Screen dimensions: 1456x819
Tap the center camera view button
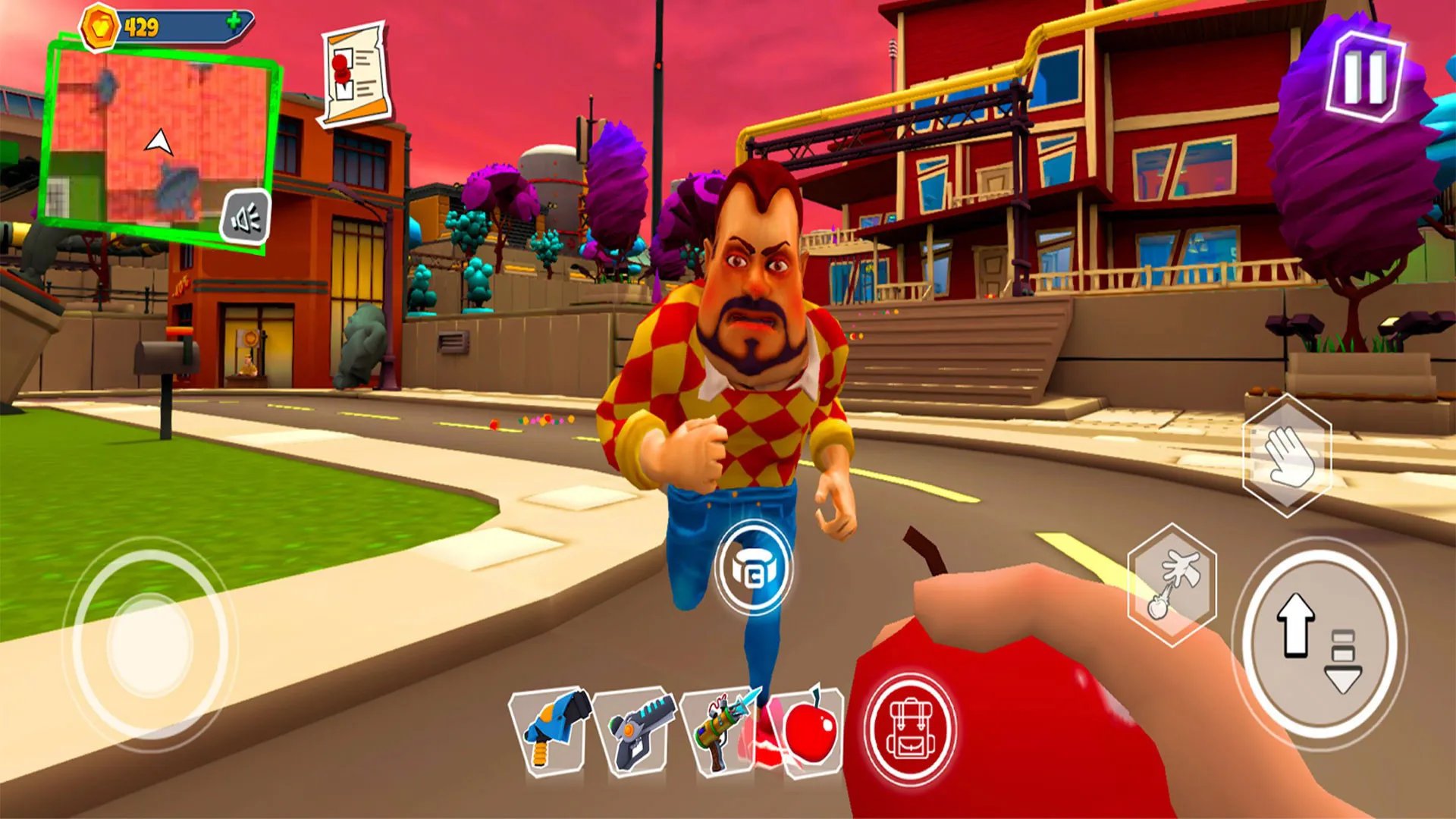tap(753, 567)
